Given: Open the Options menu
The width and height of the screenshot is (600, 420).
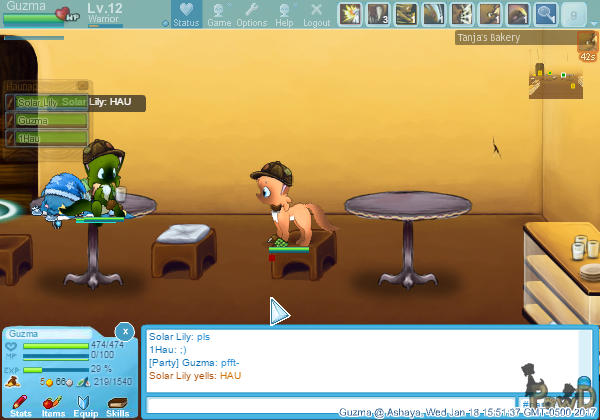Looking at the screenshot, I should 252,15.
